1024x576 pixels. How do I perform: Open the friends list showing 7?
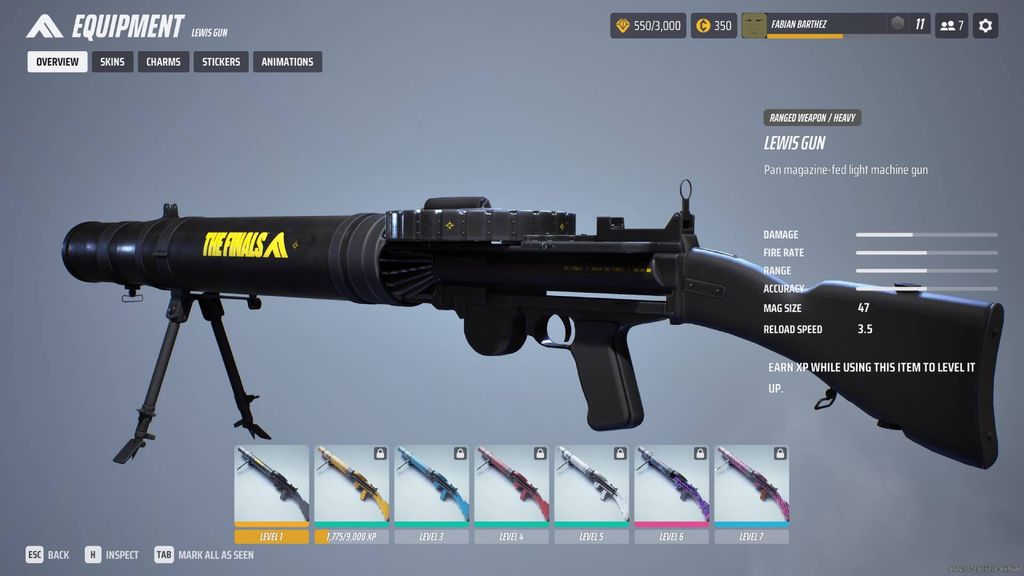(951, 25)
